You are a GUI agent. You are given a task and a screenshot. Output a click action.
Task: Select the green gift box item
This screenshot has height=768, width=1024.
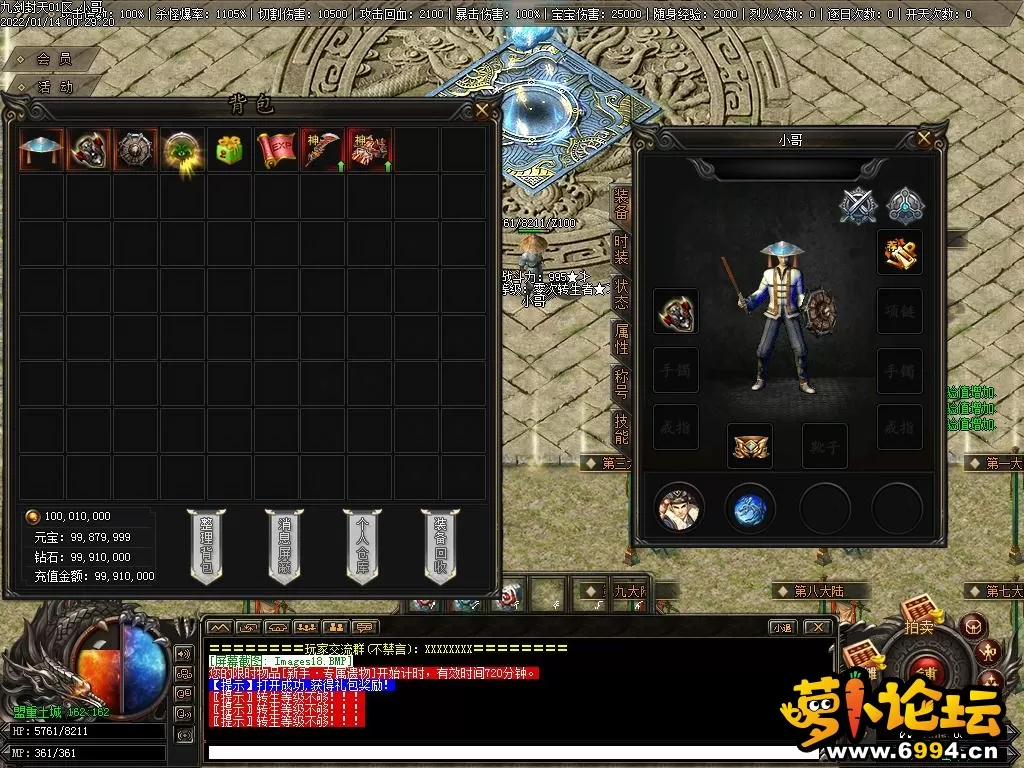230,150
